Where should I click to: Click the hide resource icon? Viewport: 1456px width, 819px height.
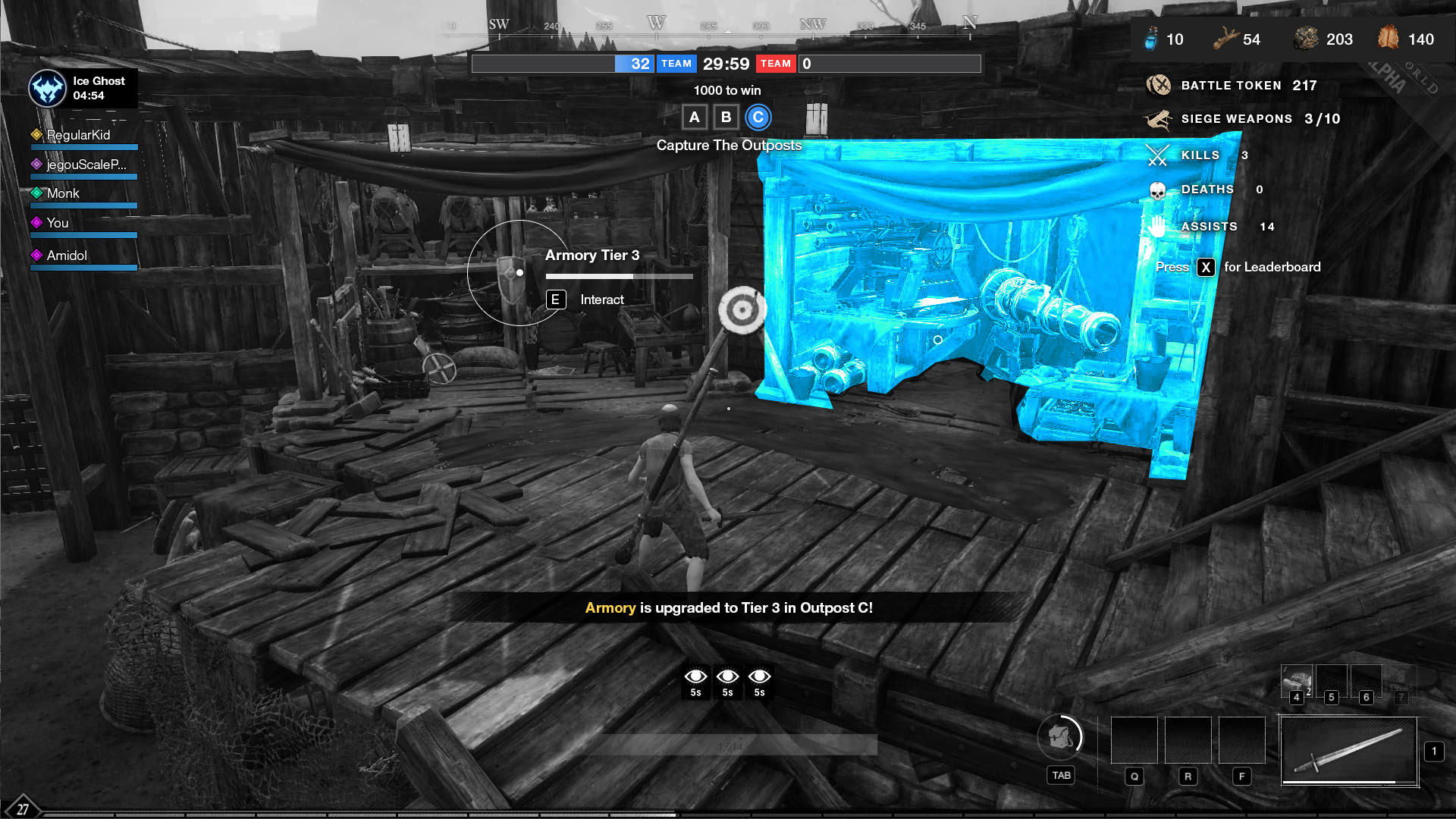click(x=1388, y=37)
